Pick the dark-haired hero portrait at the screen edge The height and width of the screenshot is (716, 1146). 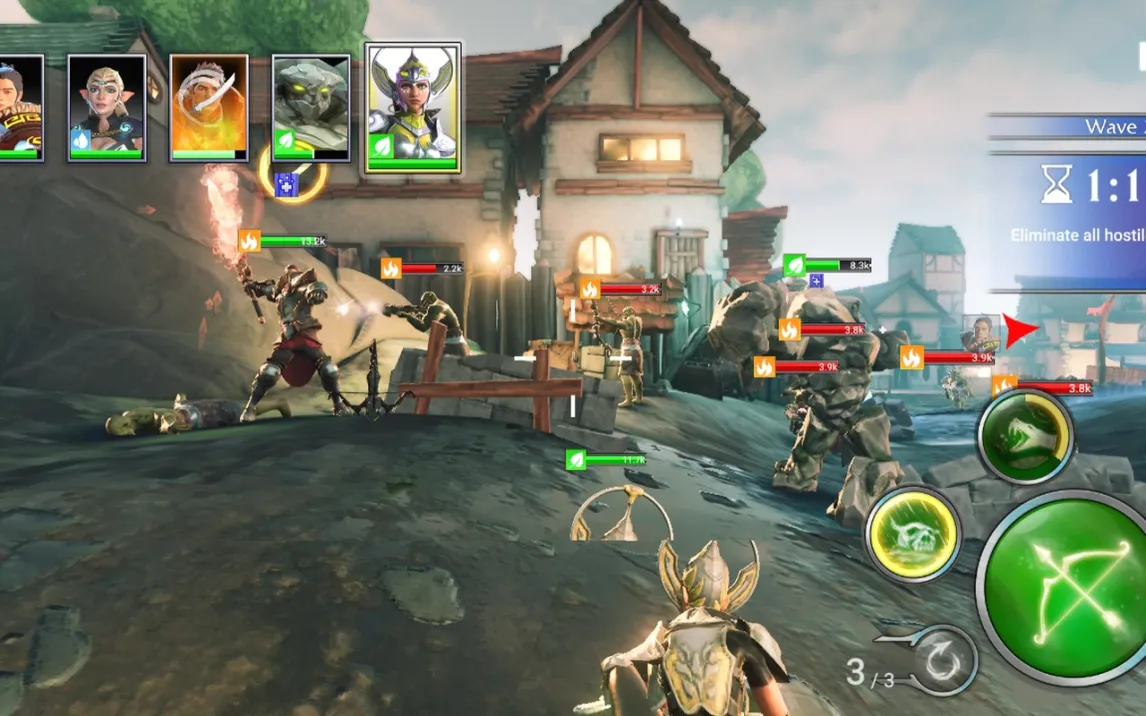point(20,107)
